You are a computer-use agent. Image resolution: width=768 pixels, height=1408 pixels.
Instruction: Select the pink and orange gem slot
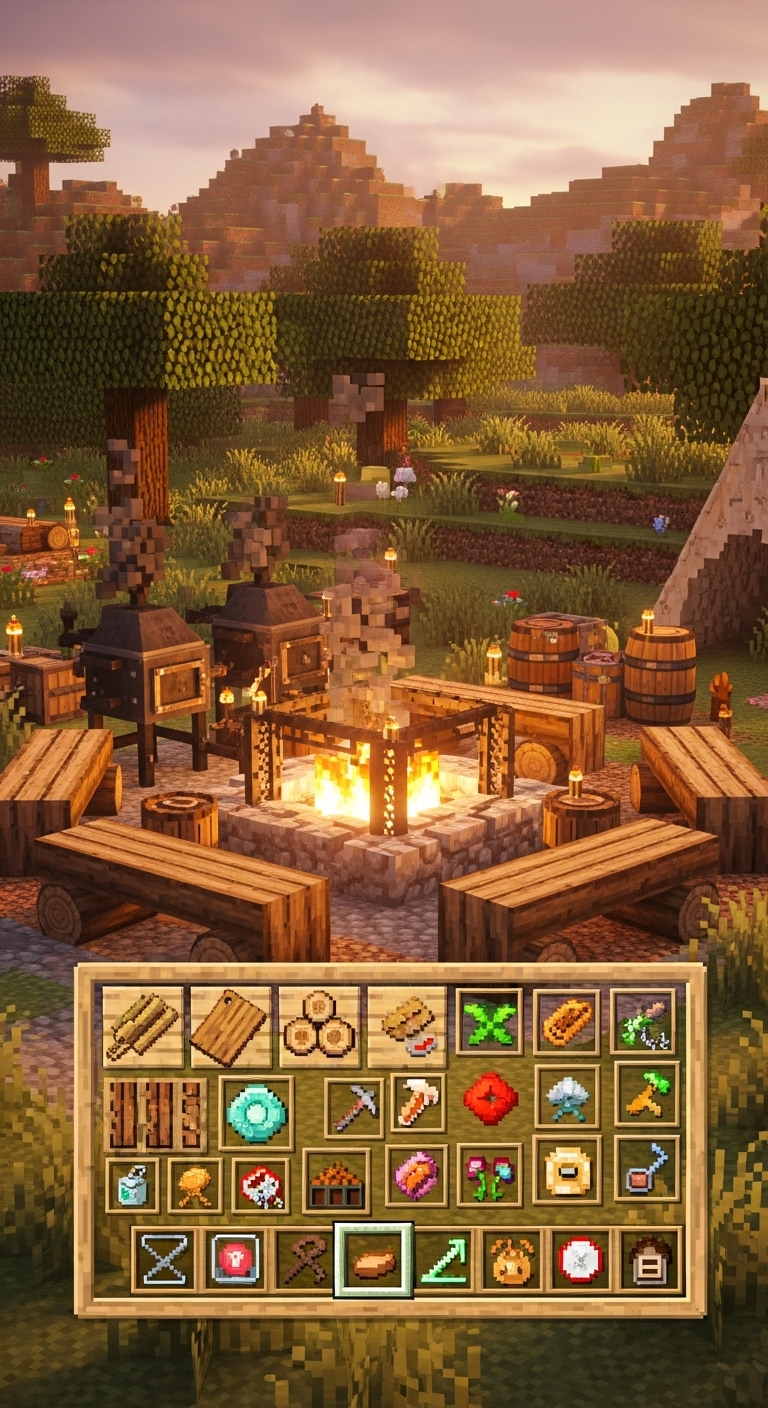[x=416, y=1175]
